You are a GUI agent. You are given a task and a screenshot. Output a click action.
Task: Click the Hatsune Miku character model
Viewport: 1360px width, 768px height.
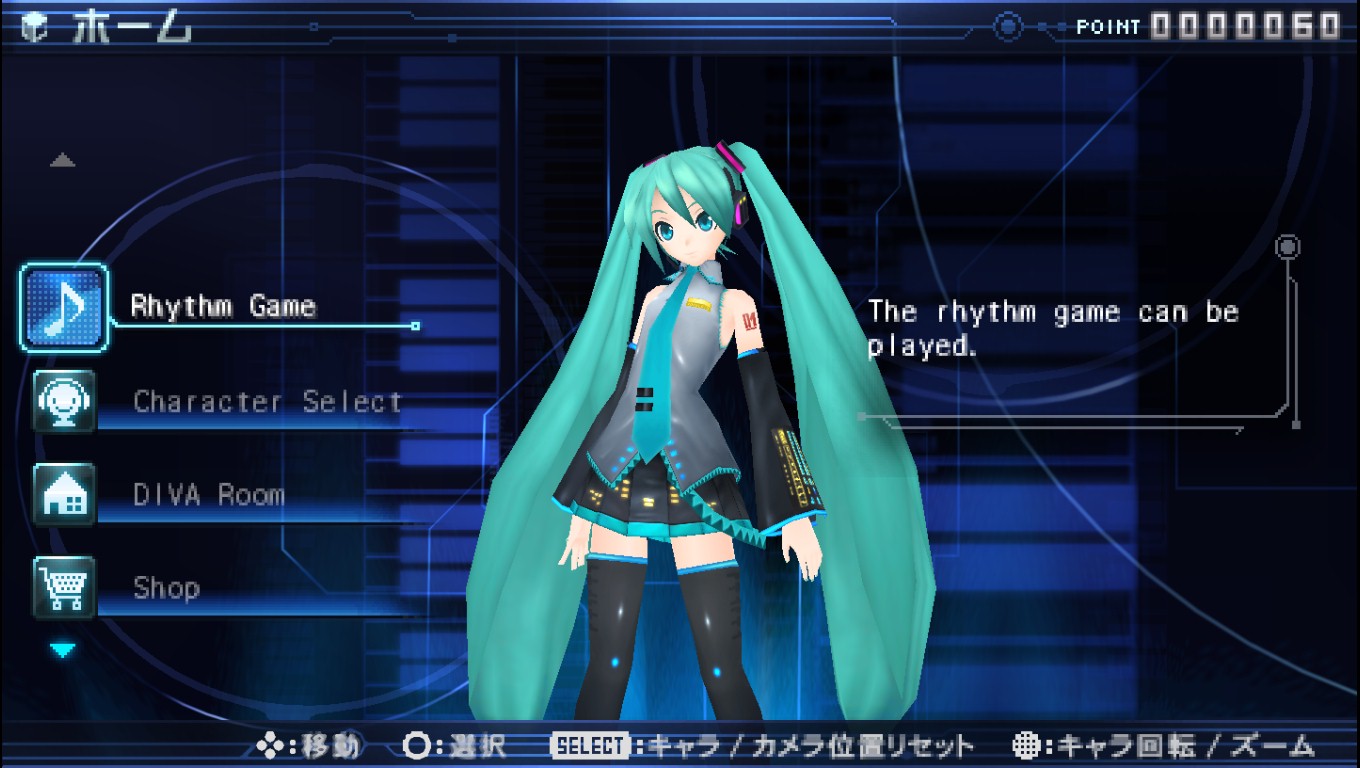pyautogui.click(x=680, y=400)
